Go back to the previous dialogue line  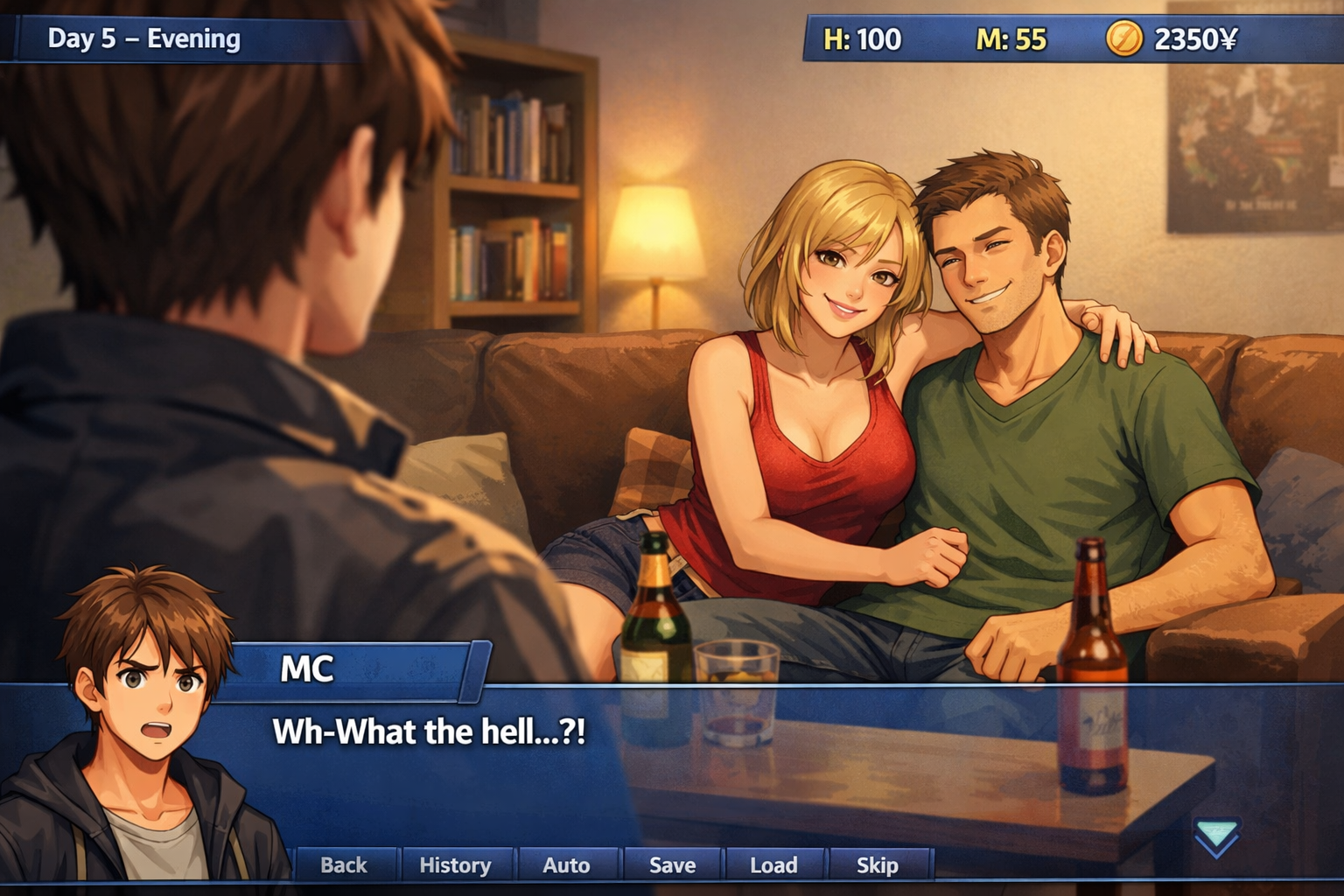click(x=344, y=864)
